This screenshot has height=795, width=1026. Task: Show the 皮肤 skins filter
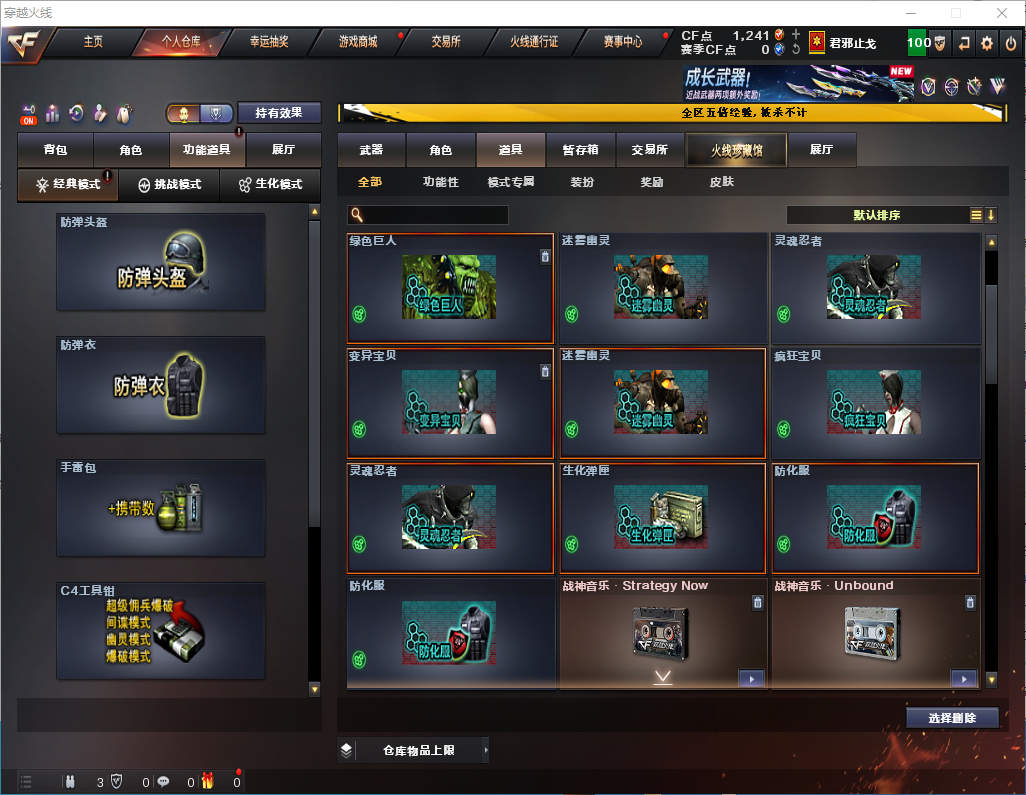point(721,182)
